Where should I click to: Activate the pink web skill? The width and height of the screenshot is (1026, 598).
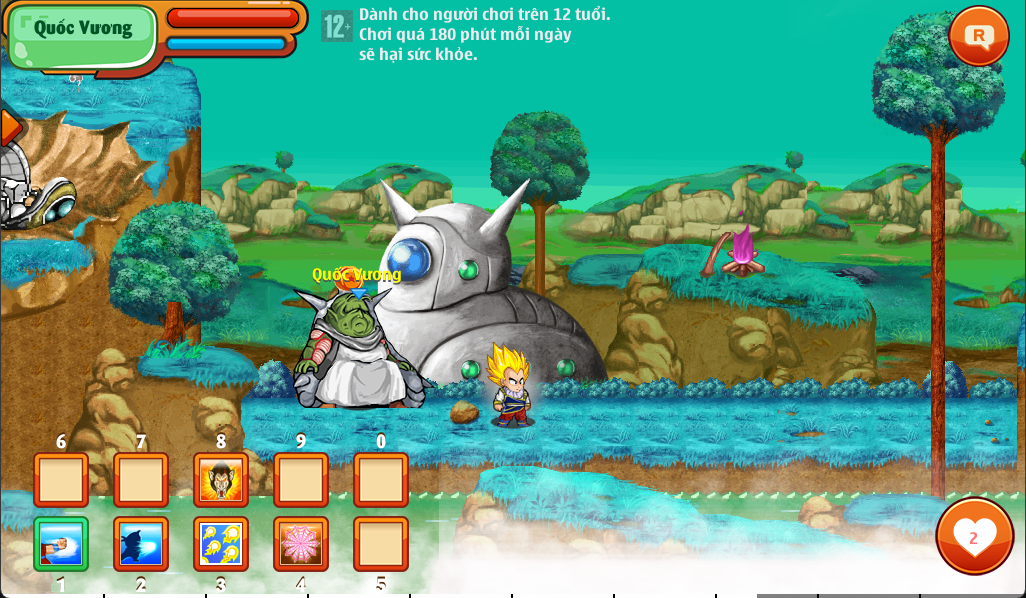click(301, 544)
